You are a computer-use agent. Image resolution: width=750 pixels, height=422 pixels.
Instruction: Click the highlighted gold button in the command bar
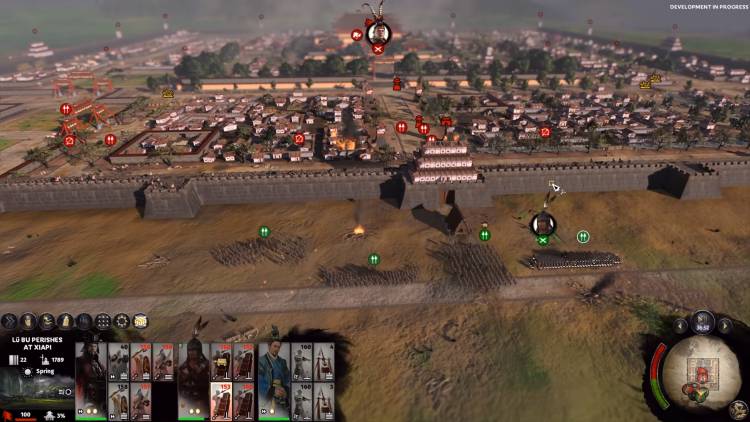pos(140,321)
